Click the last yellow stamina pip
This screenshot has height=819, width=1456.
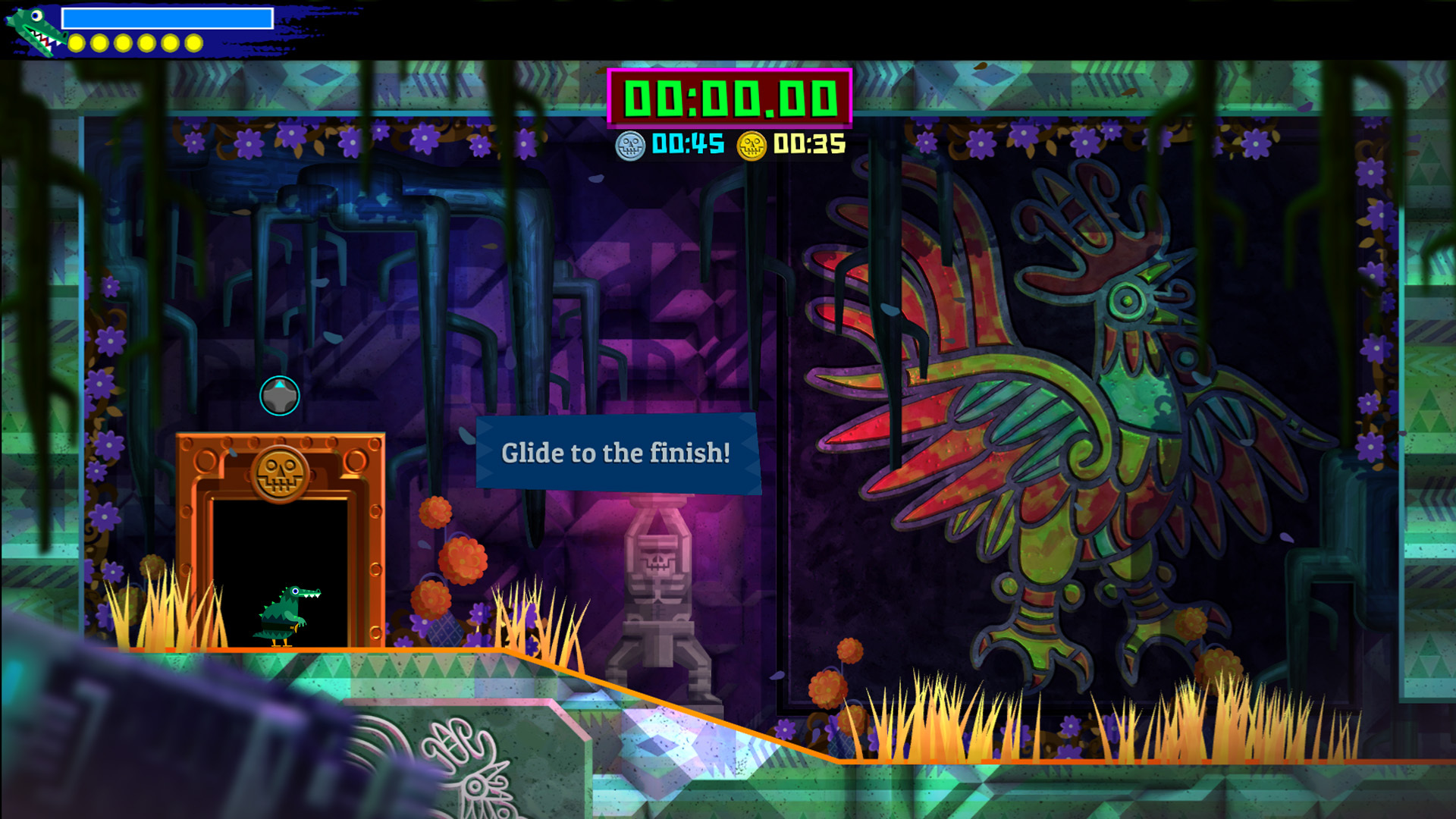coord(194,43)
